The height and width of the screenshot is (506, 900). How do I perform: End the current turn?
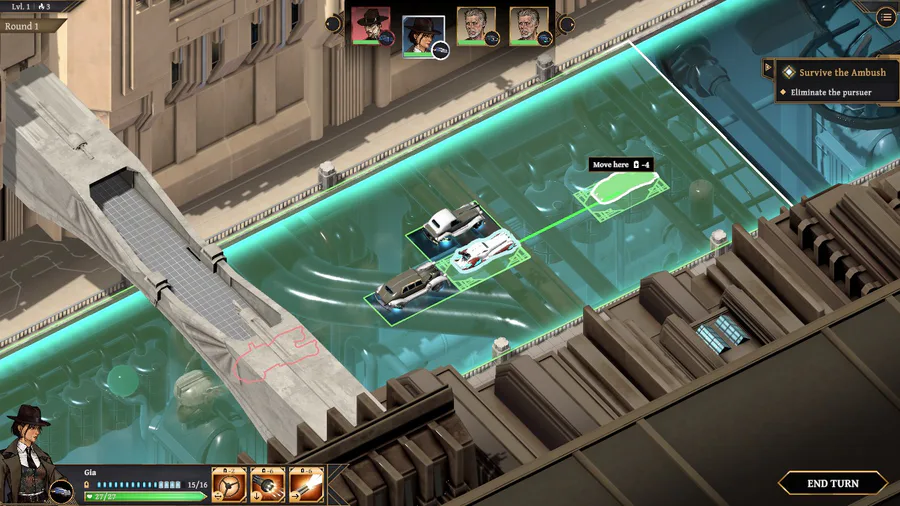[832, 483]
